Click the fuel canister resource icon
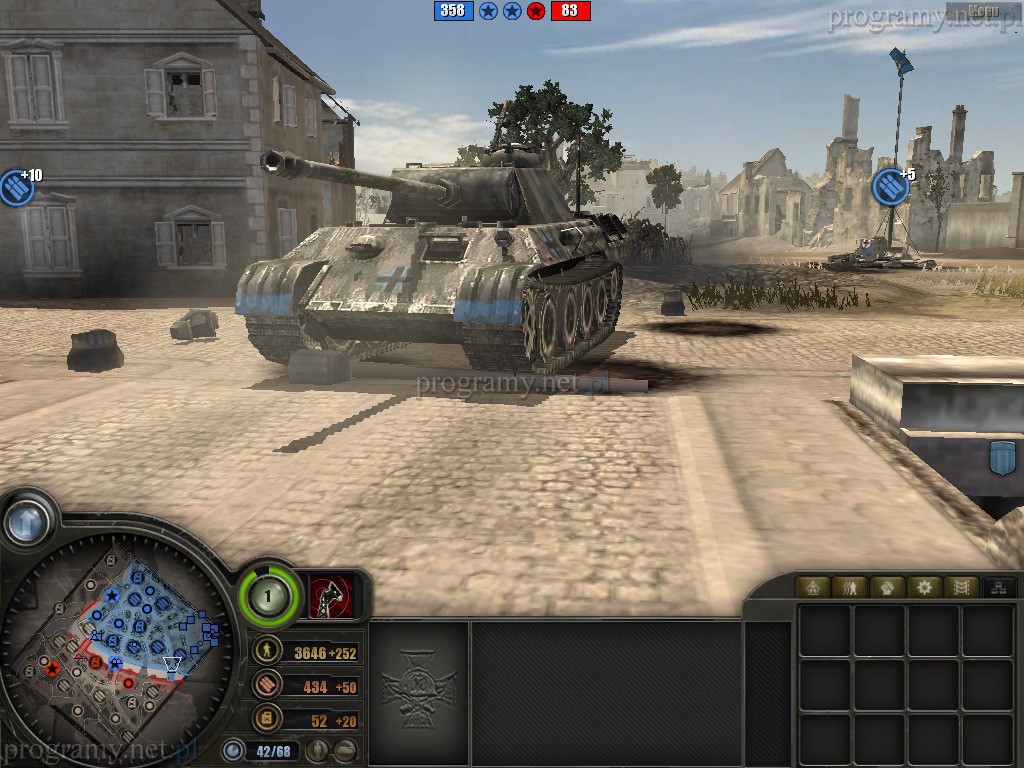The image size is (1024, 768). tap(267, 718)
